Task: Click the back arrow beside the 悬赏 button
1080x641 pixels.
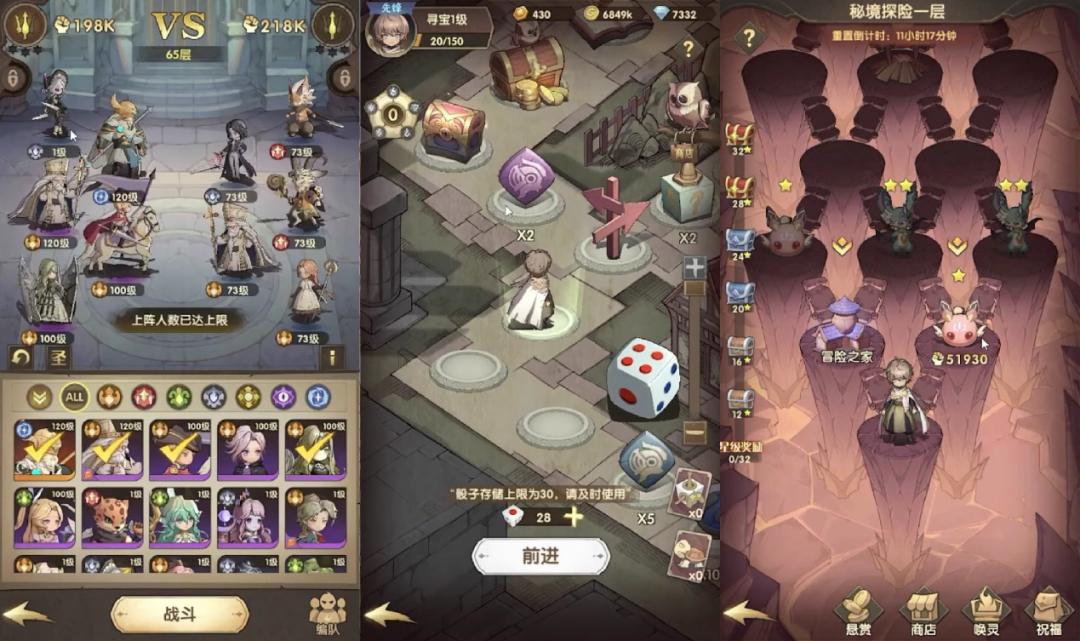Action: (x=748, y=612)
